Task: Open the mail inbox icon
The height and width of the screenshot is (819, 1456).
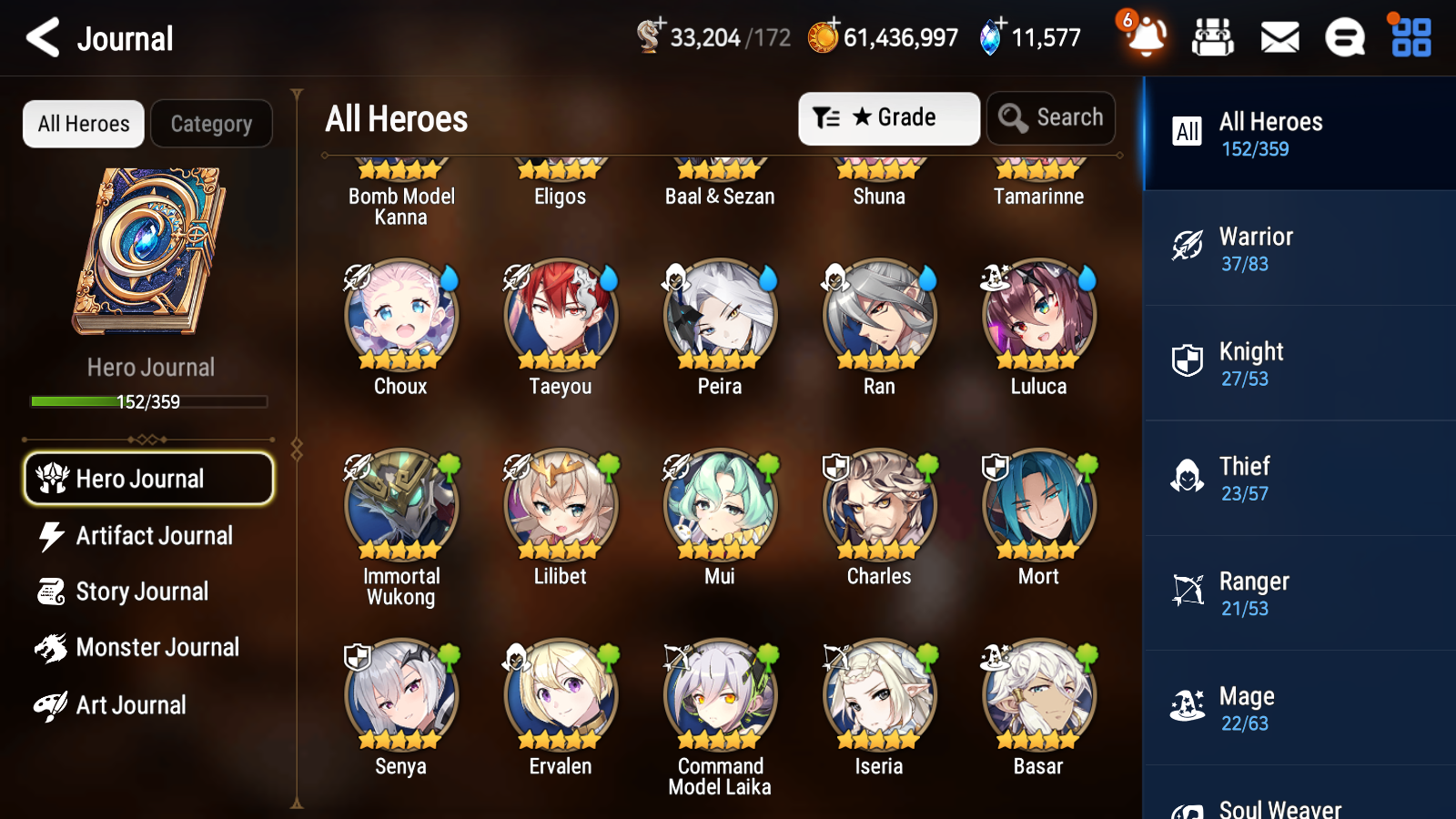Action: pyautogui.click(x=1279, y=37)
